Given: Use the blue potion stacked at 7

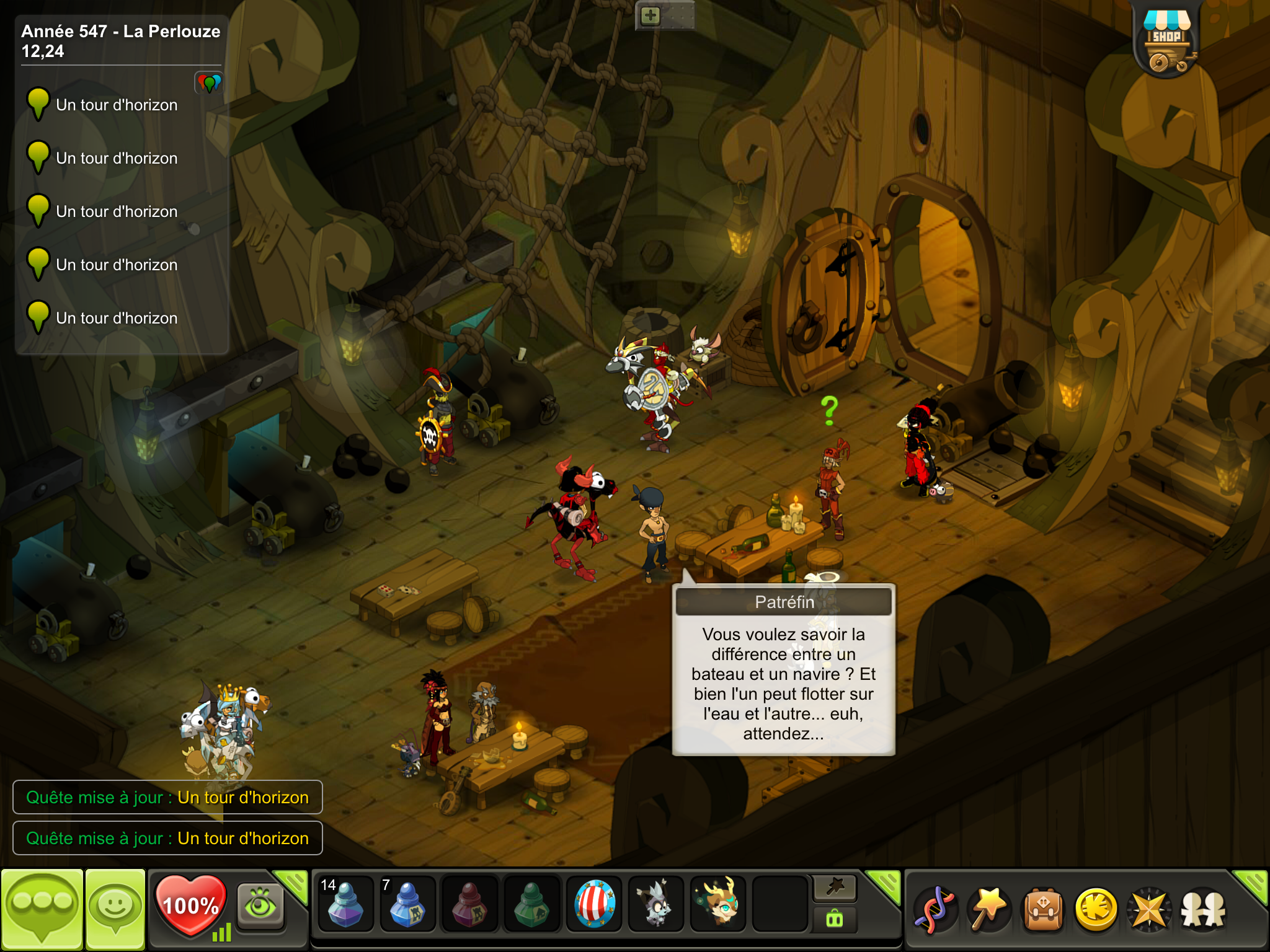Looking at the screenshot, I should coord(407,904).
